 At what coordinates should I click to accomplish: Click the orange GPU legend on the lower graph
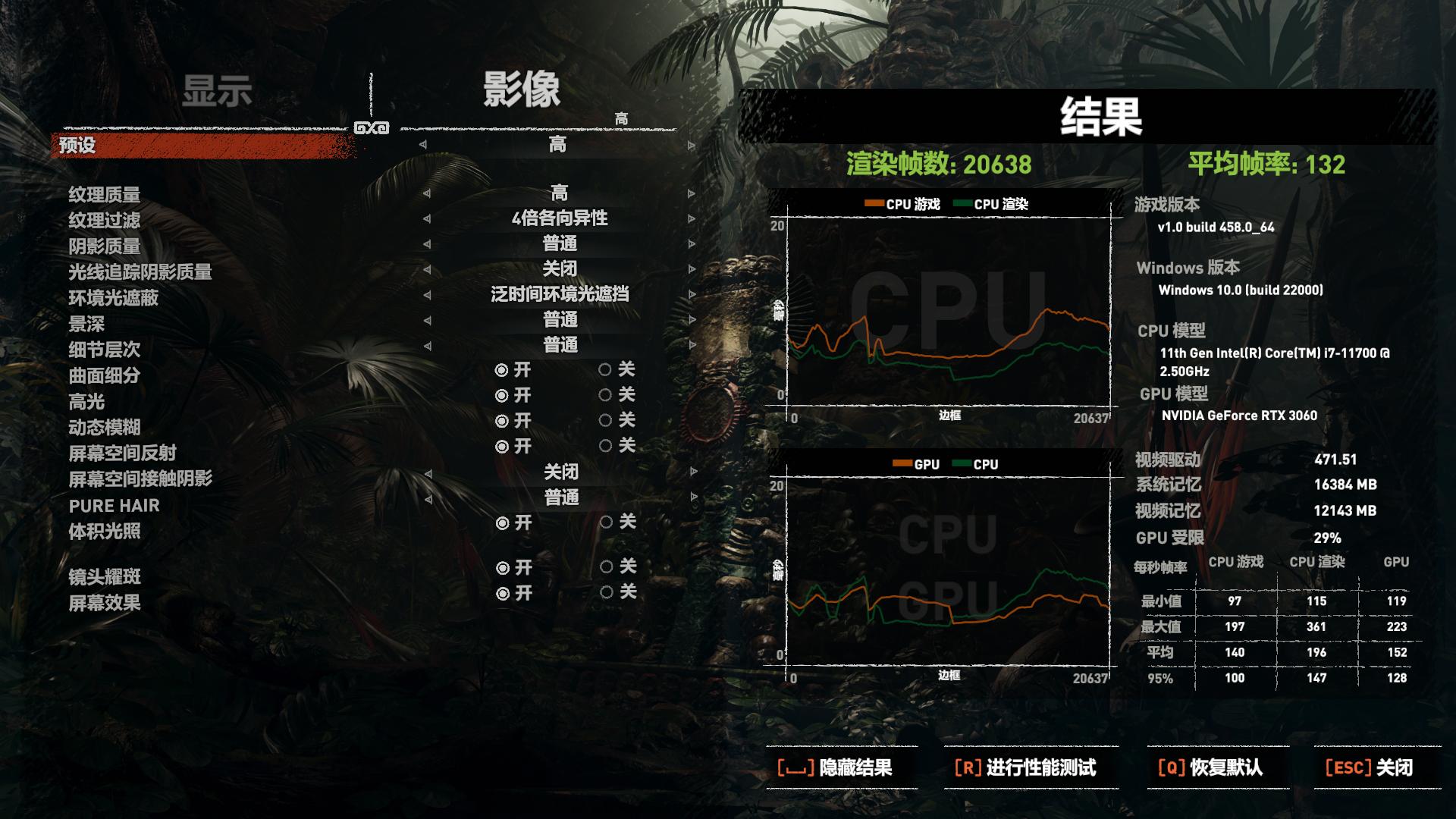(x=902, y=463)
